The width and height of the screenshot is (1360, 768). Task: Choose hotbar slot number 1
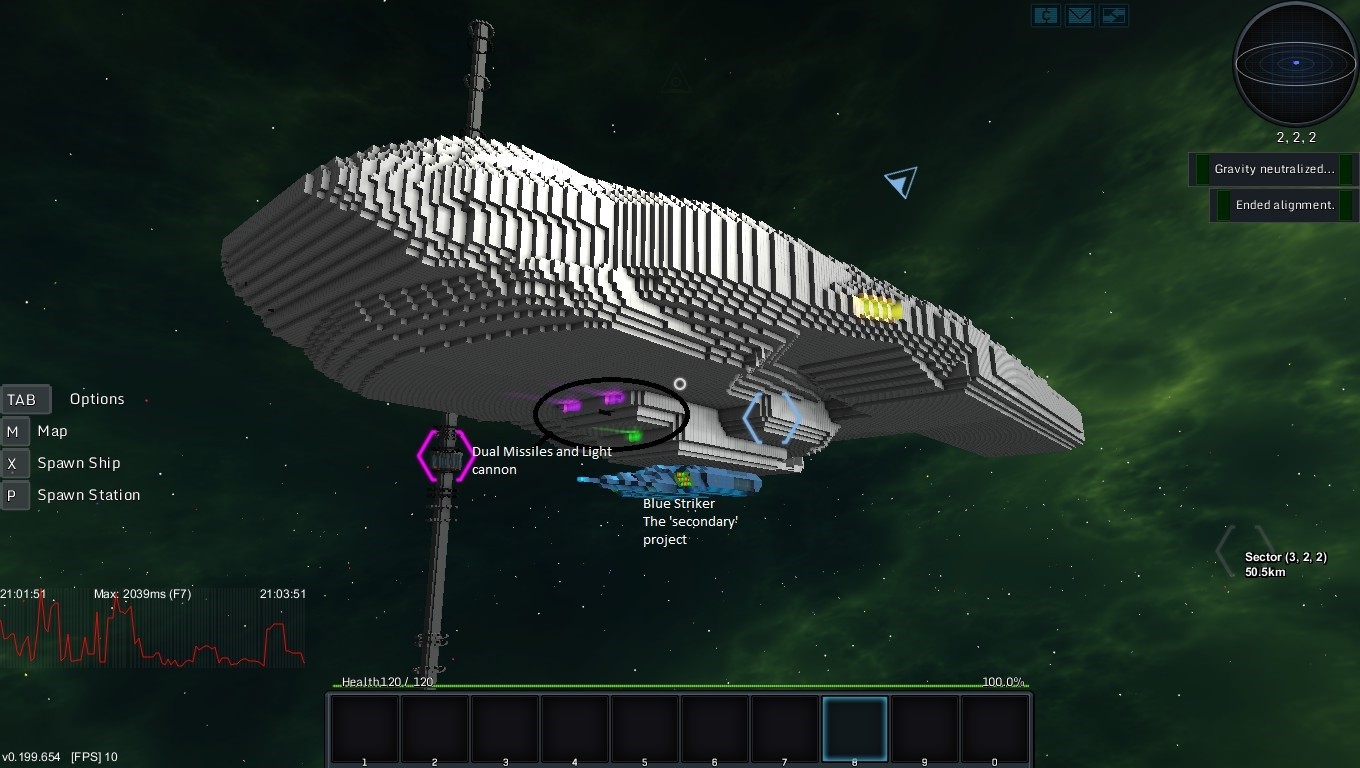pyautogui.click(x=364, y=729)
